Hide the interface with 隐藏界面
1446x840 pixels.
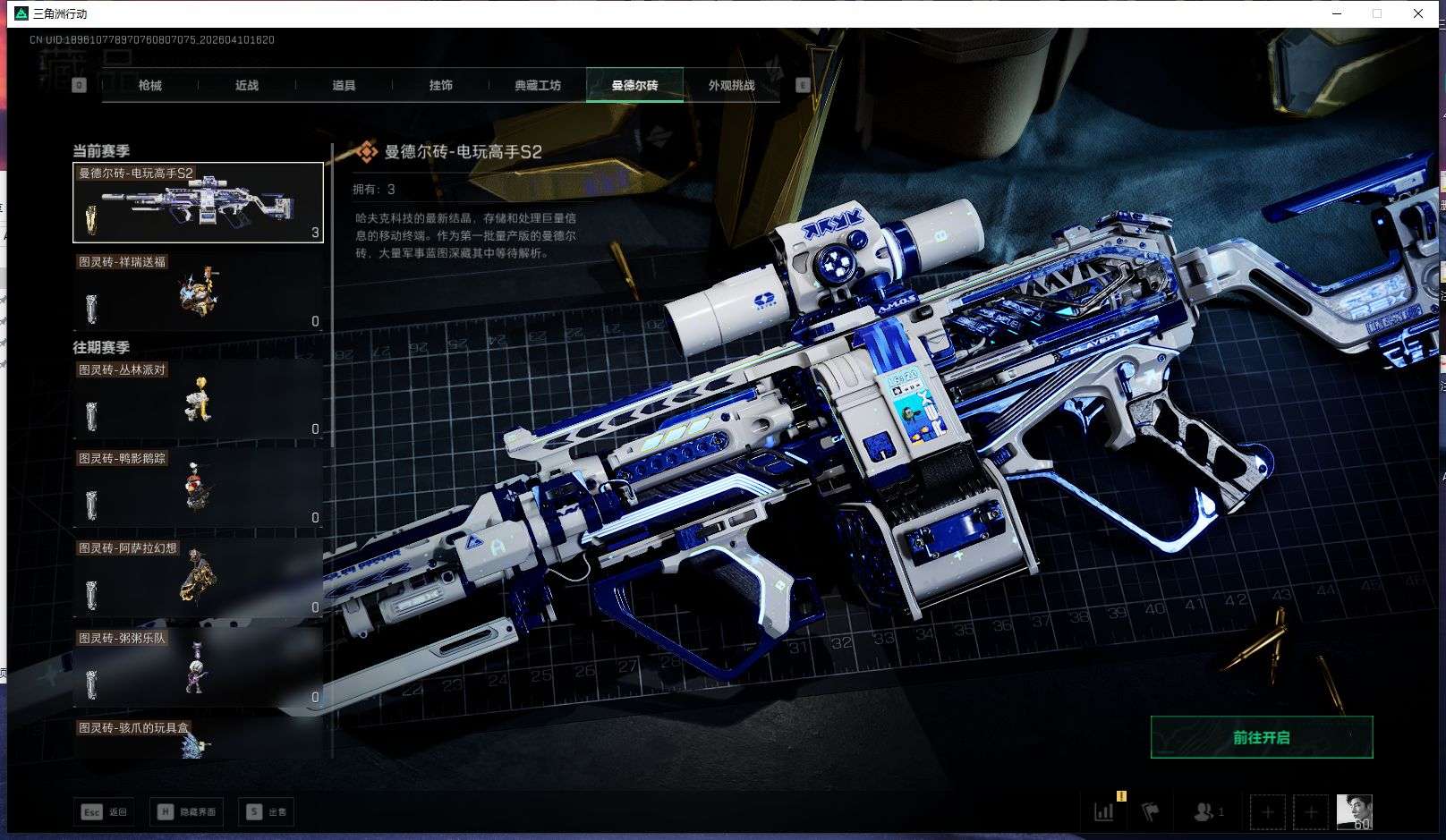[186, 812]
